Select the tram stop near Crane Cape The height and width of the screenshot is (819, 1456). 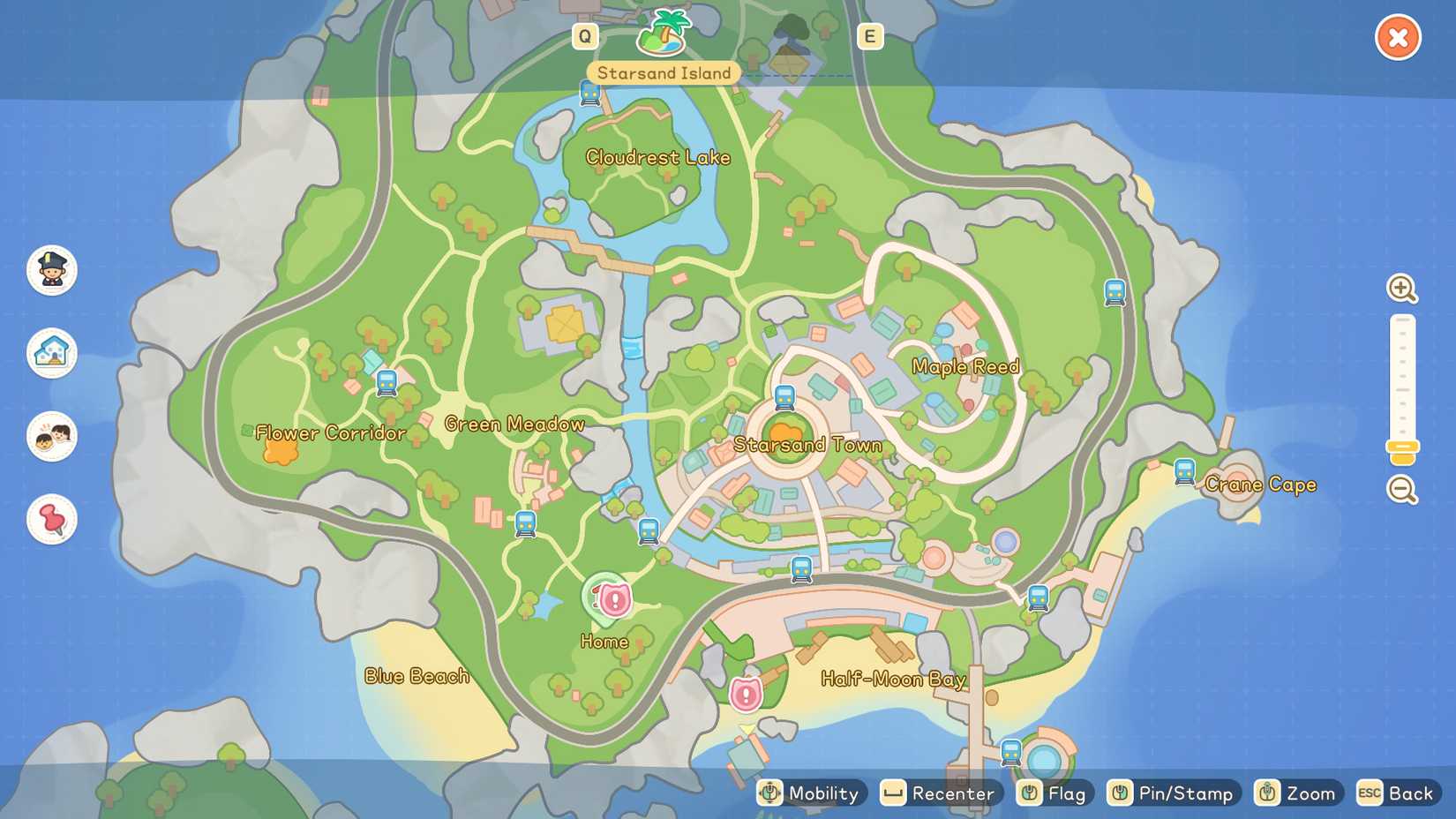1185,472
